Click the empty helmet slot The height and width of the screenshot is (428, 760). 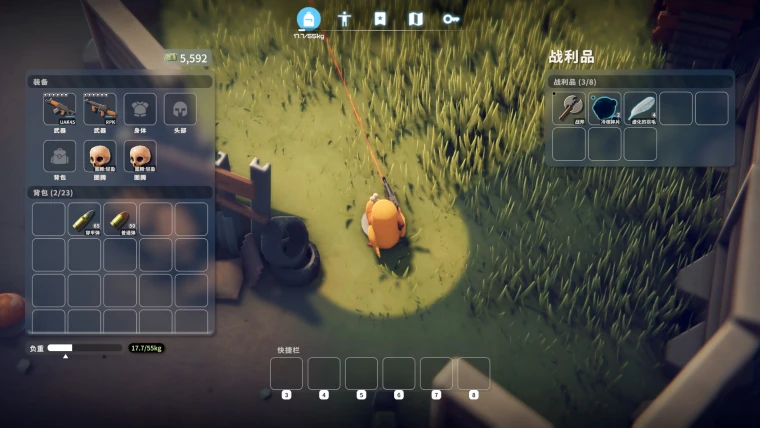(x=180, y=109)
